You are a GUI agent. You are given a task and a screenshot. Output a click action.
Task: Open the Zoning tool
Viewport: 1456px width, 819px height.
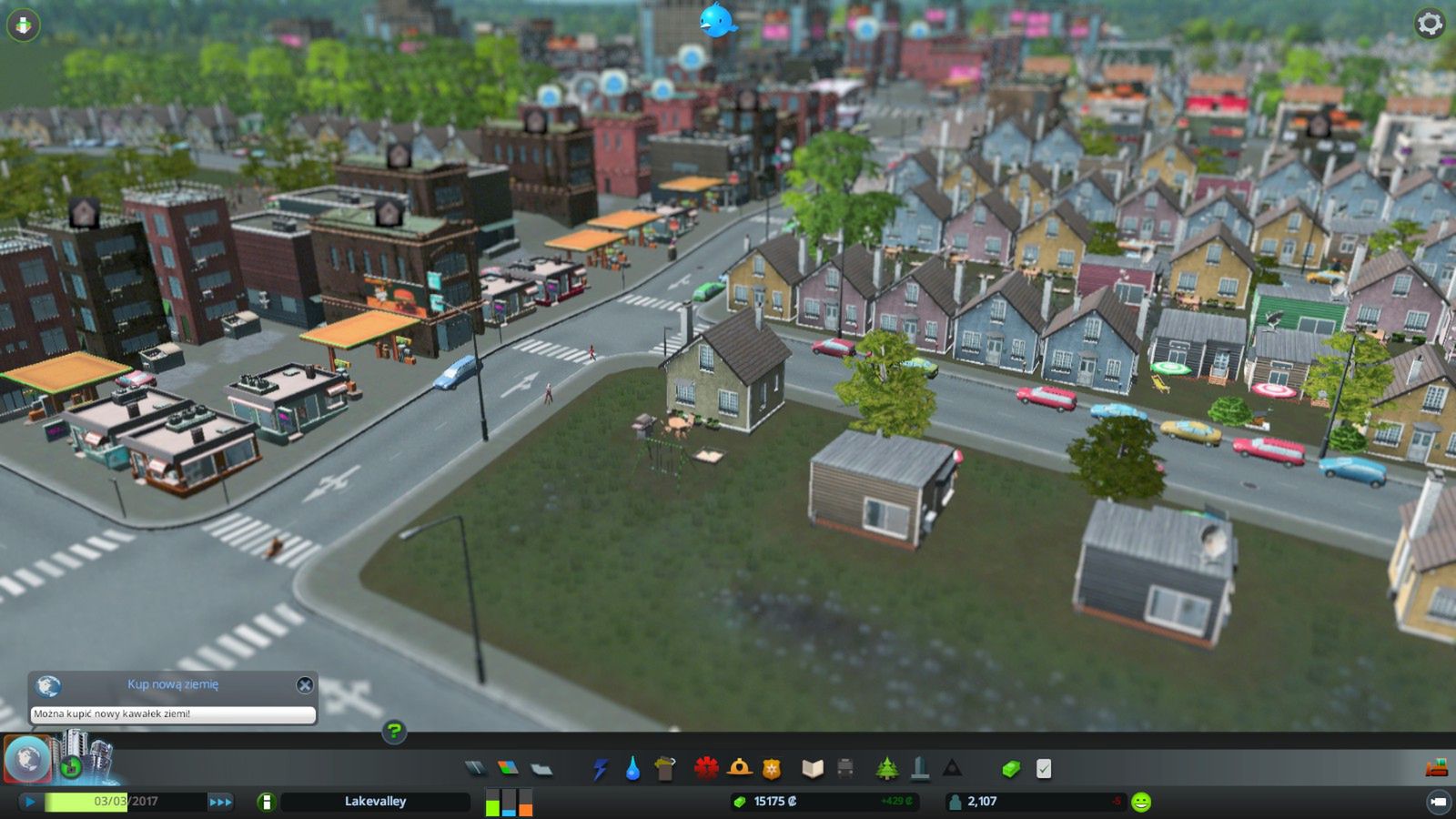click(x=507, y=769)
